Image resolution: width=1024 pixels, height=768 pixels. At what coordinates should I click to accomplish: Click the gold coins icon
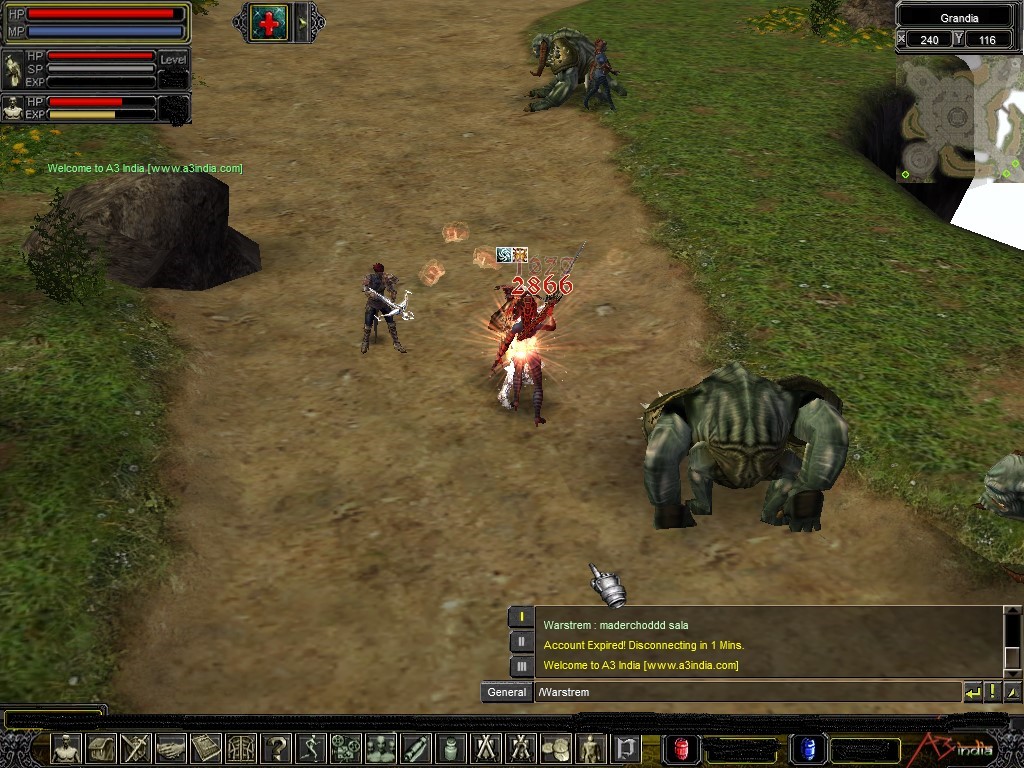click(x=554, y=748)
